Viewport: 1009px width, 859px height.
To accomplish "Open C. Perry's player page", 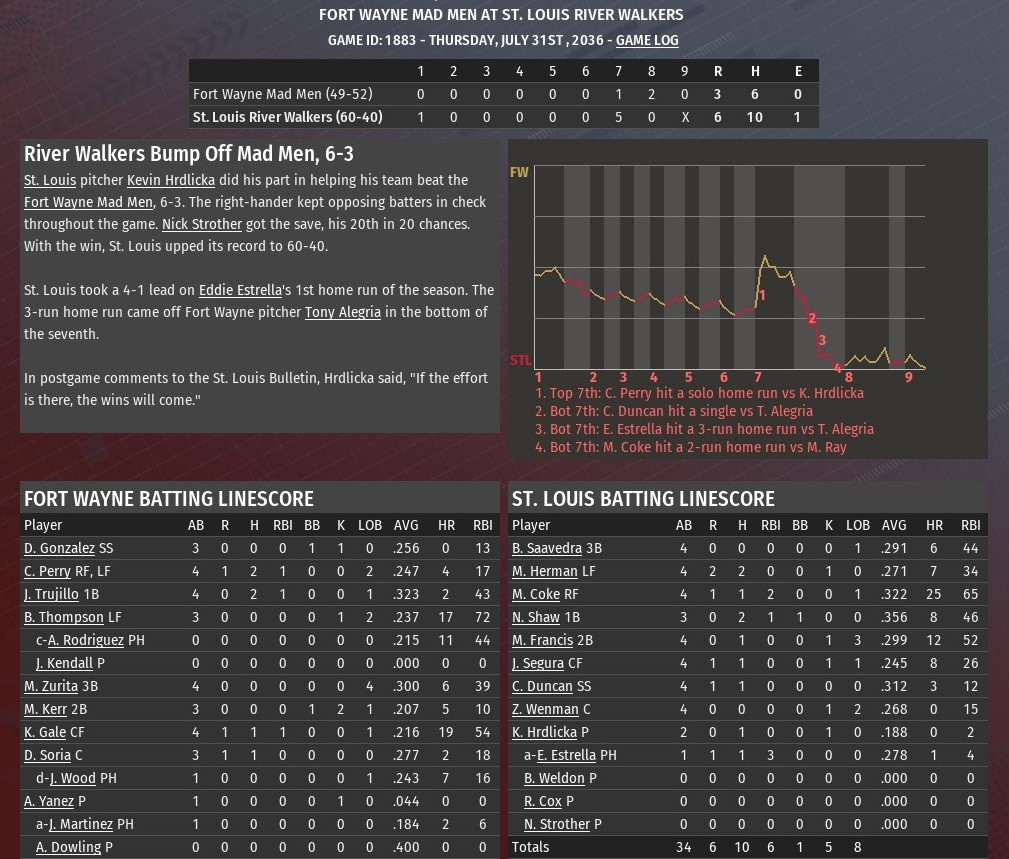I will tap(47, 571).
